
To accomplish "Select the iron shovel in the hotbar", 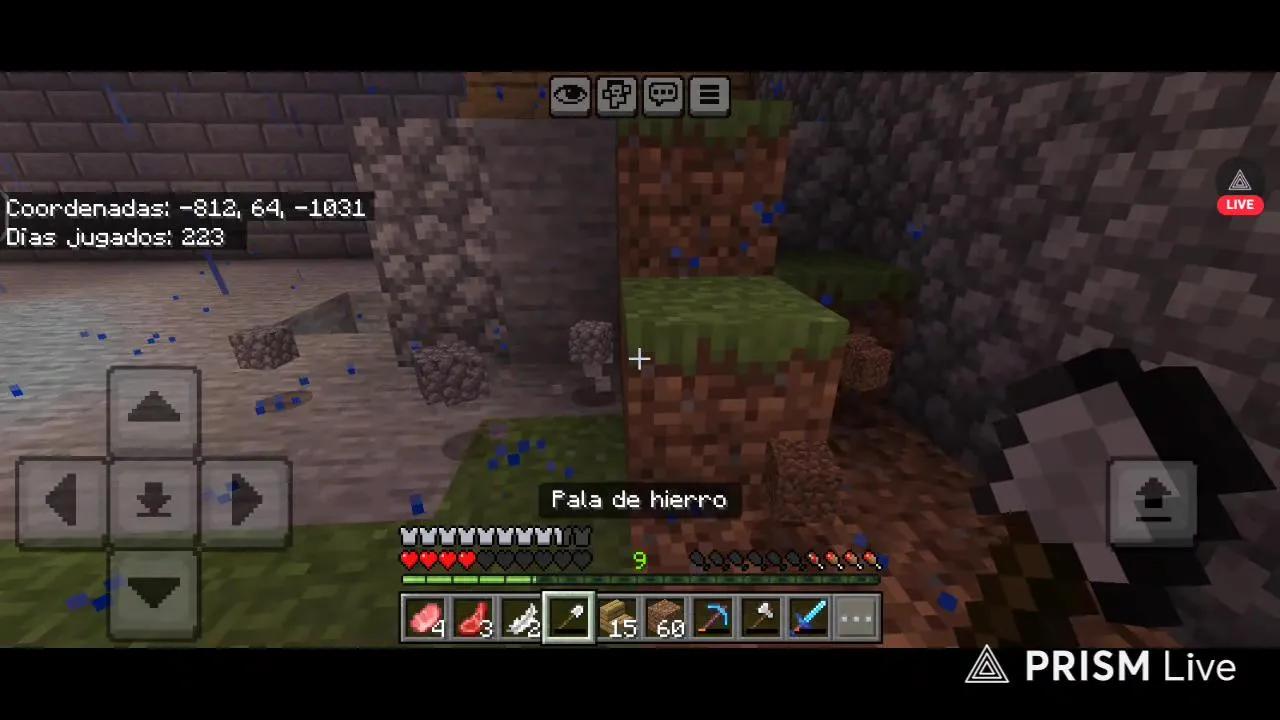I will coord(569,617).
